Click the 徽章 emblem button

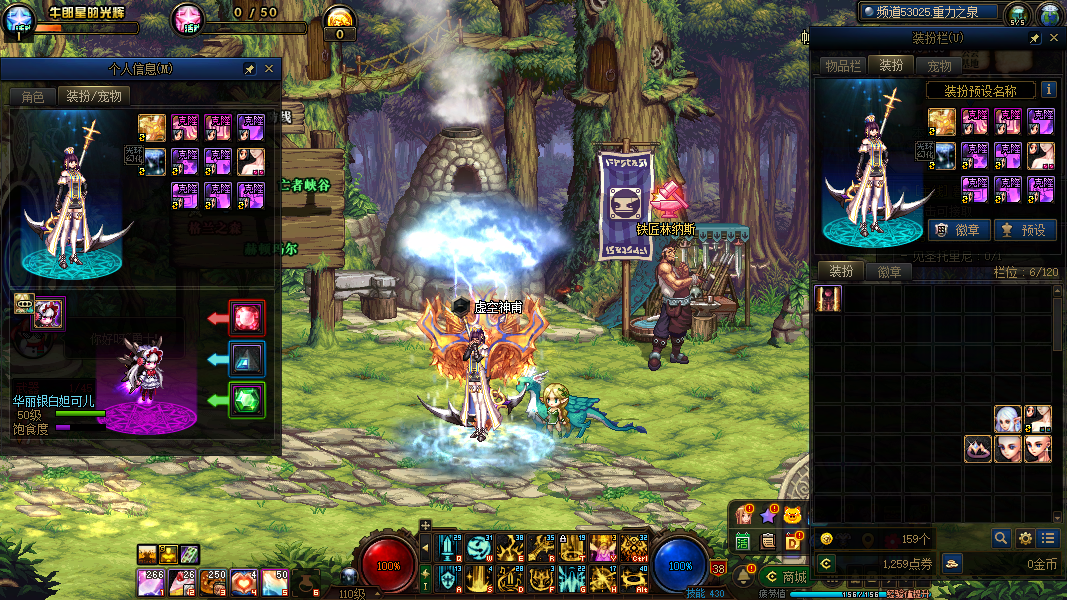pyautogui.click(x=960, y=230)
